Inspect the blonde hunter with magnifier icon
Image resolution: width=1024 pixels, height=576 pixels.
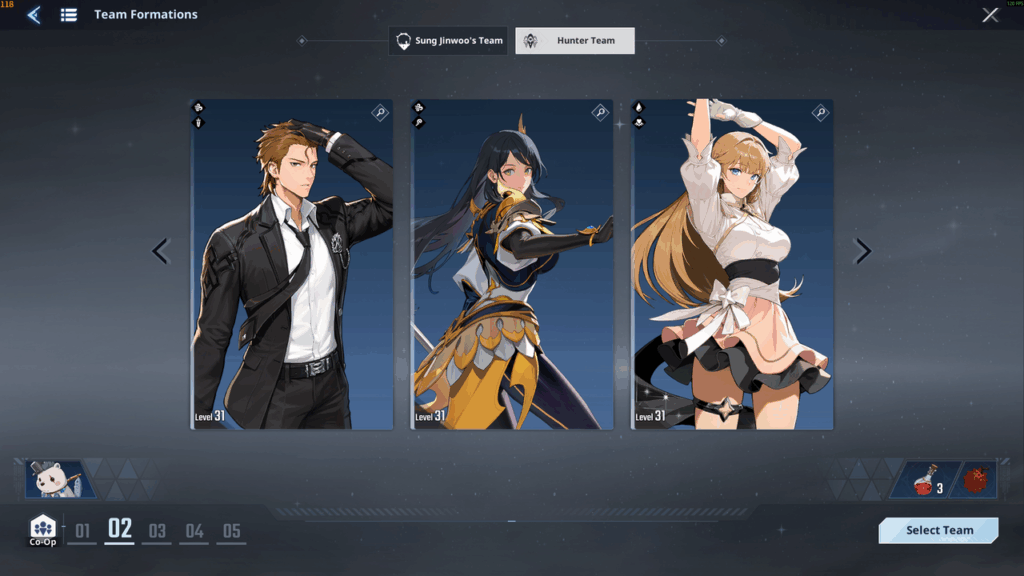(x=820, y=113)
